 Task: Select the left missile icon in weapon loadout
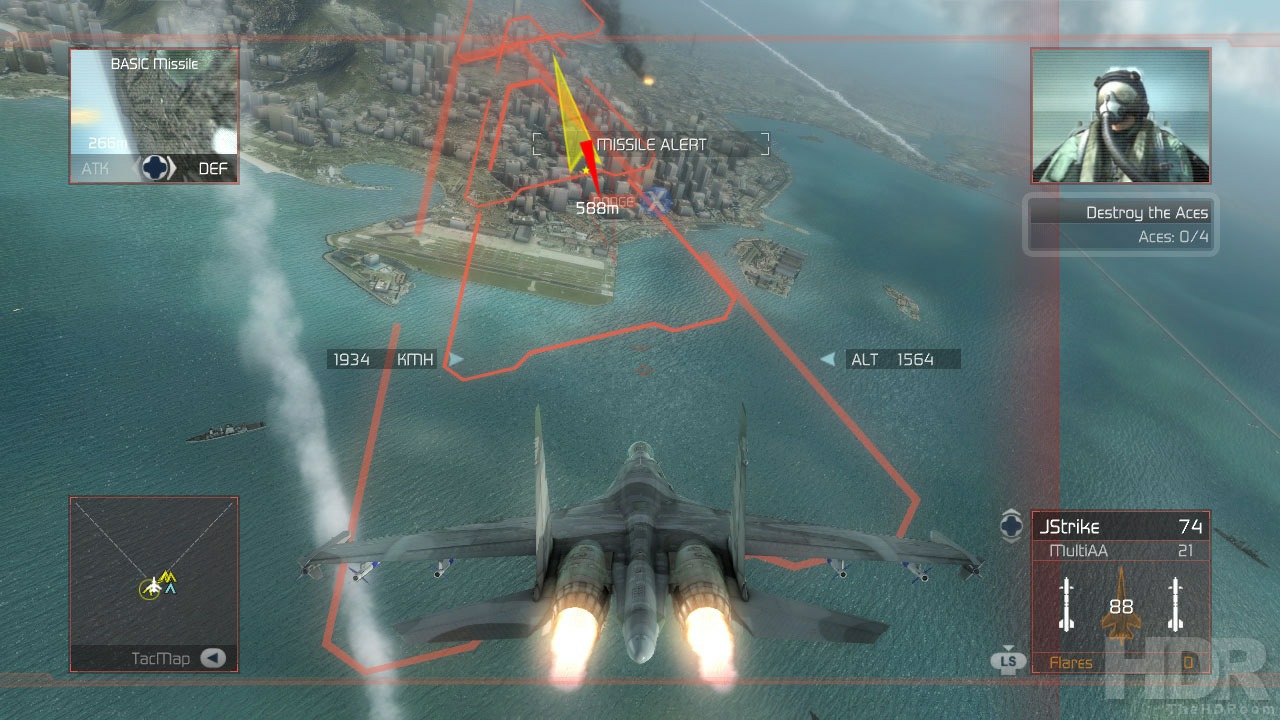pos(1065,605)
